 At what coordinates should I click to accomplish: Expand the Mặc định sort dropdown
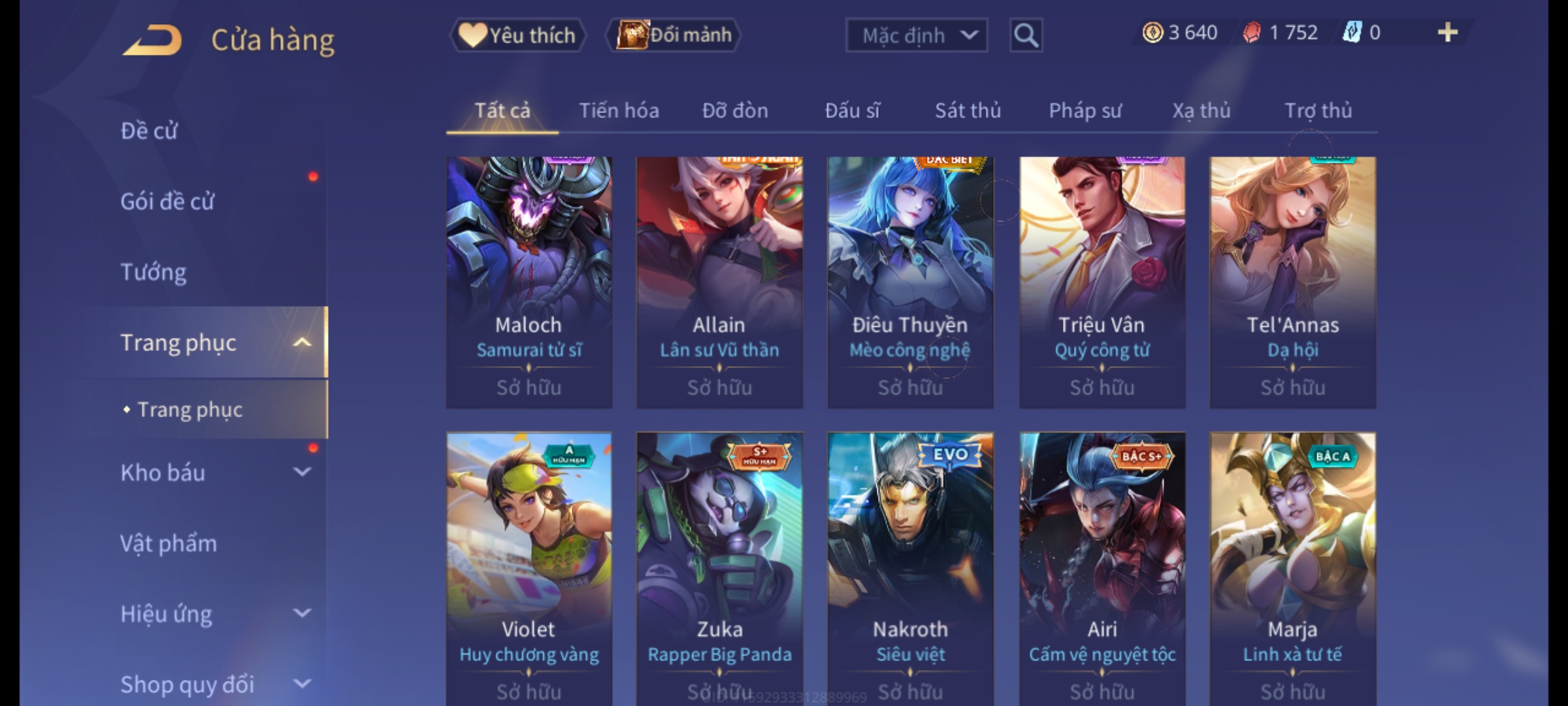point(916,35)
